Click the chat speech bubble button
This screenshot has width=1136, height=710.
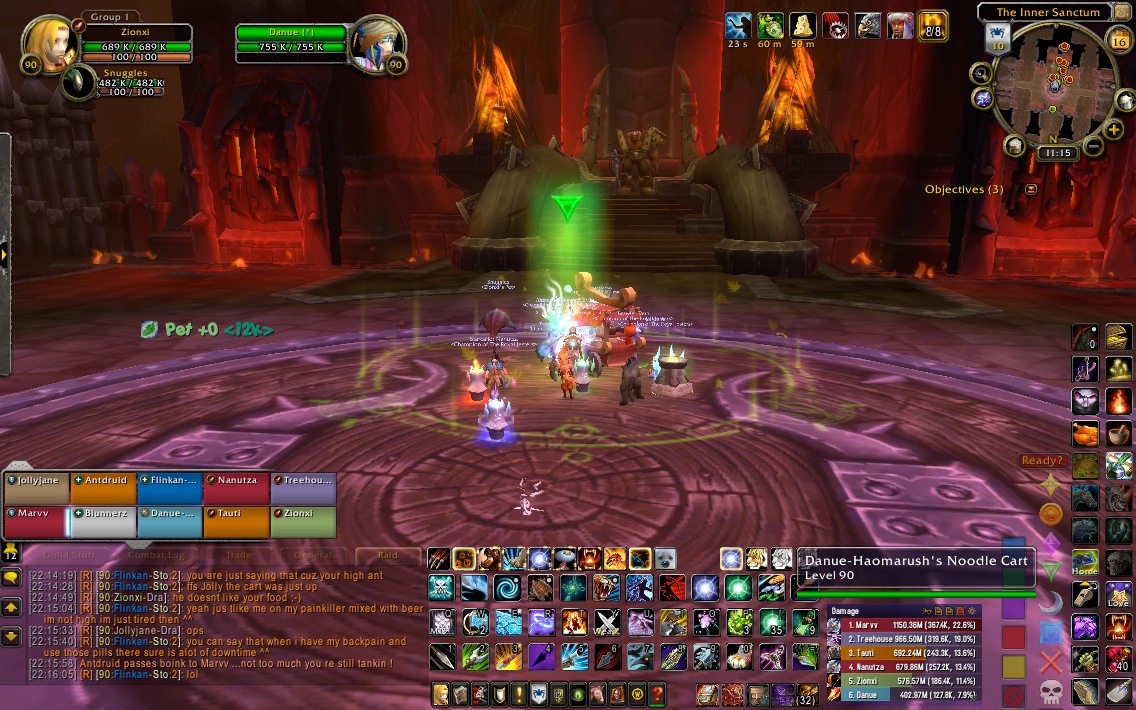tap(11, 578)
